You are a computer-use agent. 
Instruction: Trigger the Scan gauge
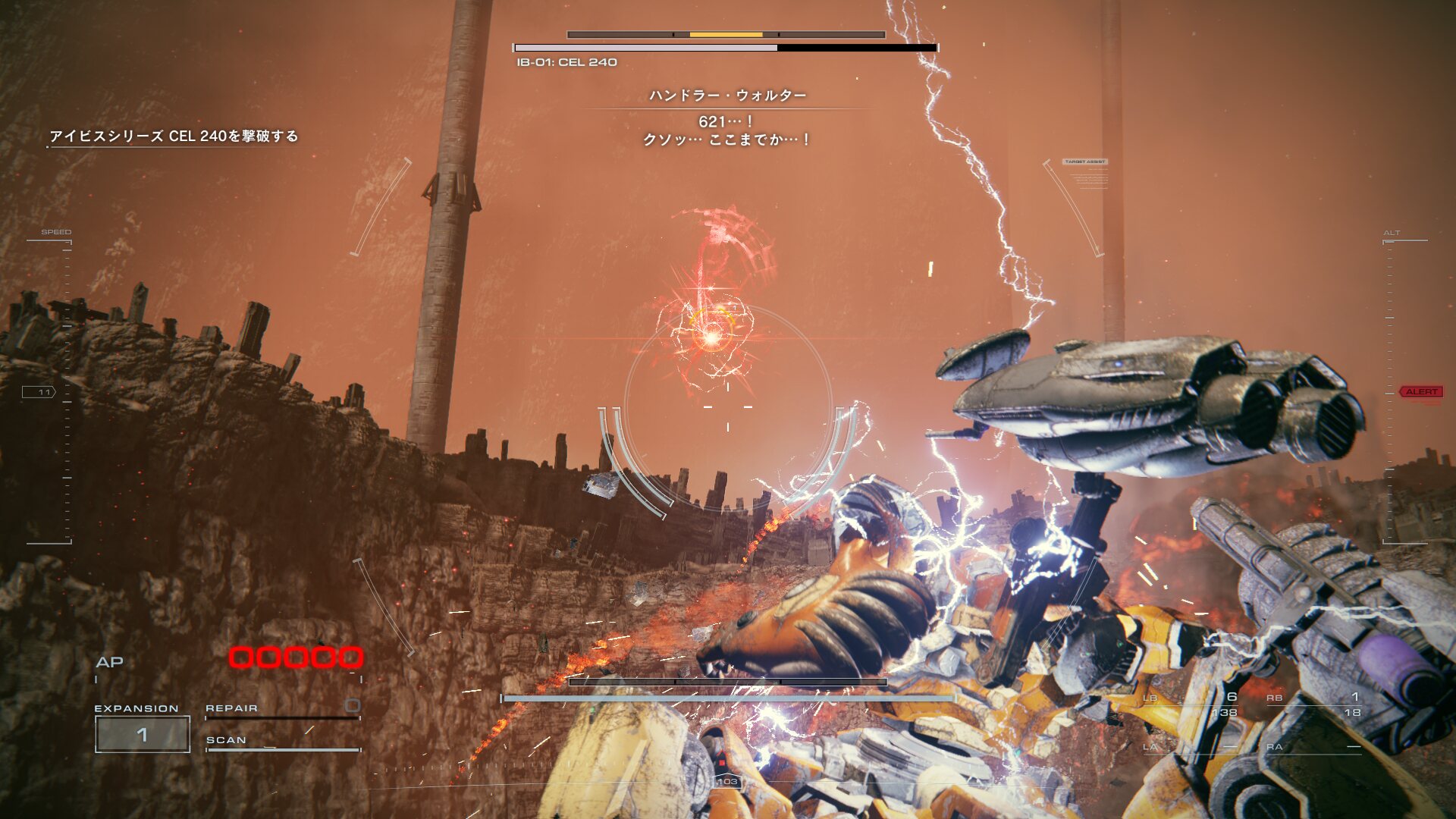click(282, 742)
